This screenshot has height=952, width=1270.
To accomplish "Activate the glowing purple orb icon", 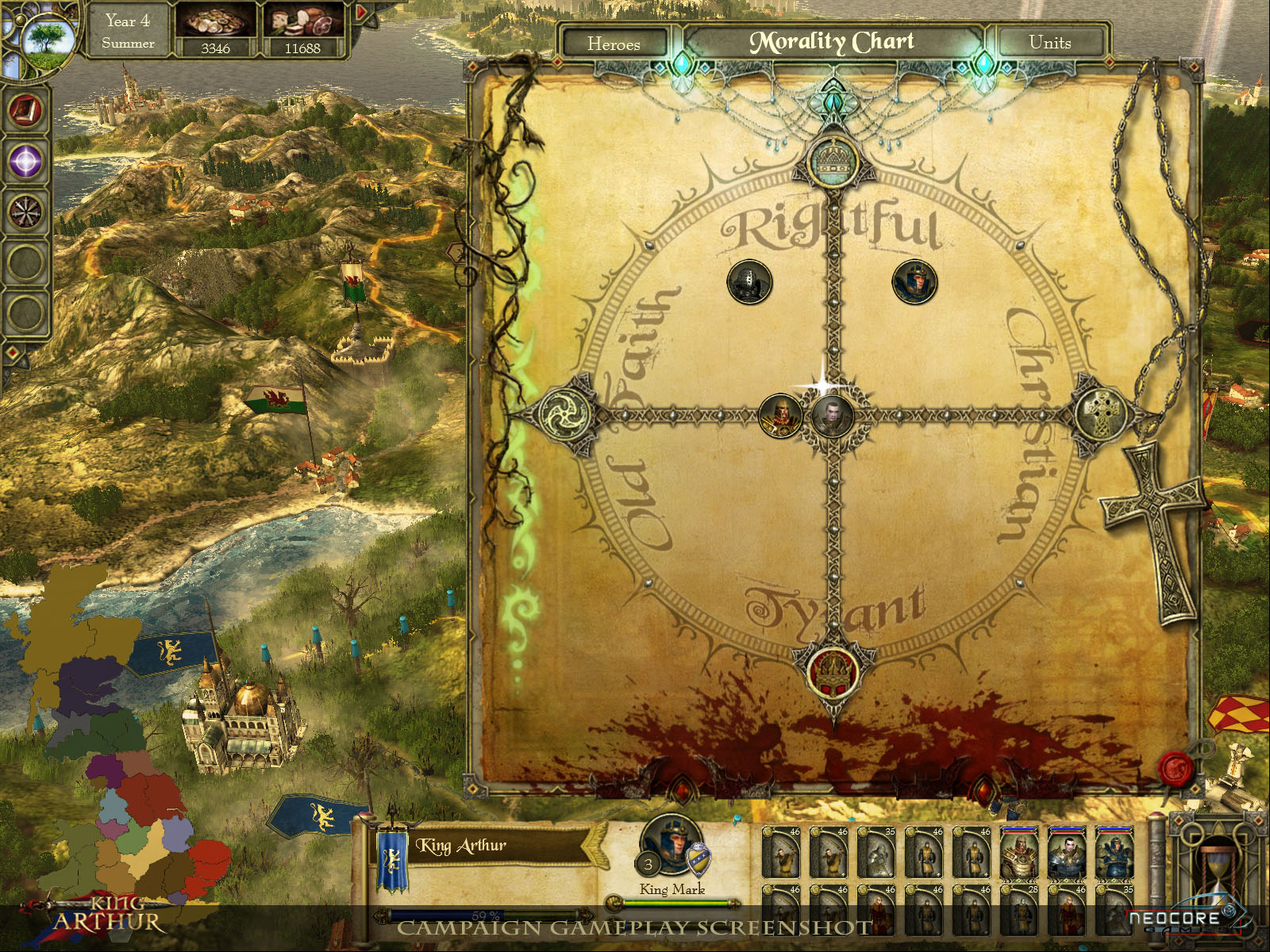I will [x=25, y=162].
